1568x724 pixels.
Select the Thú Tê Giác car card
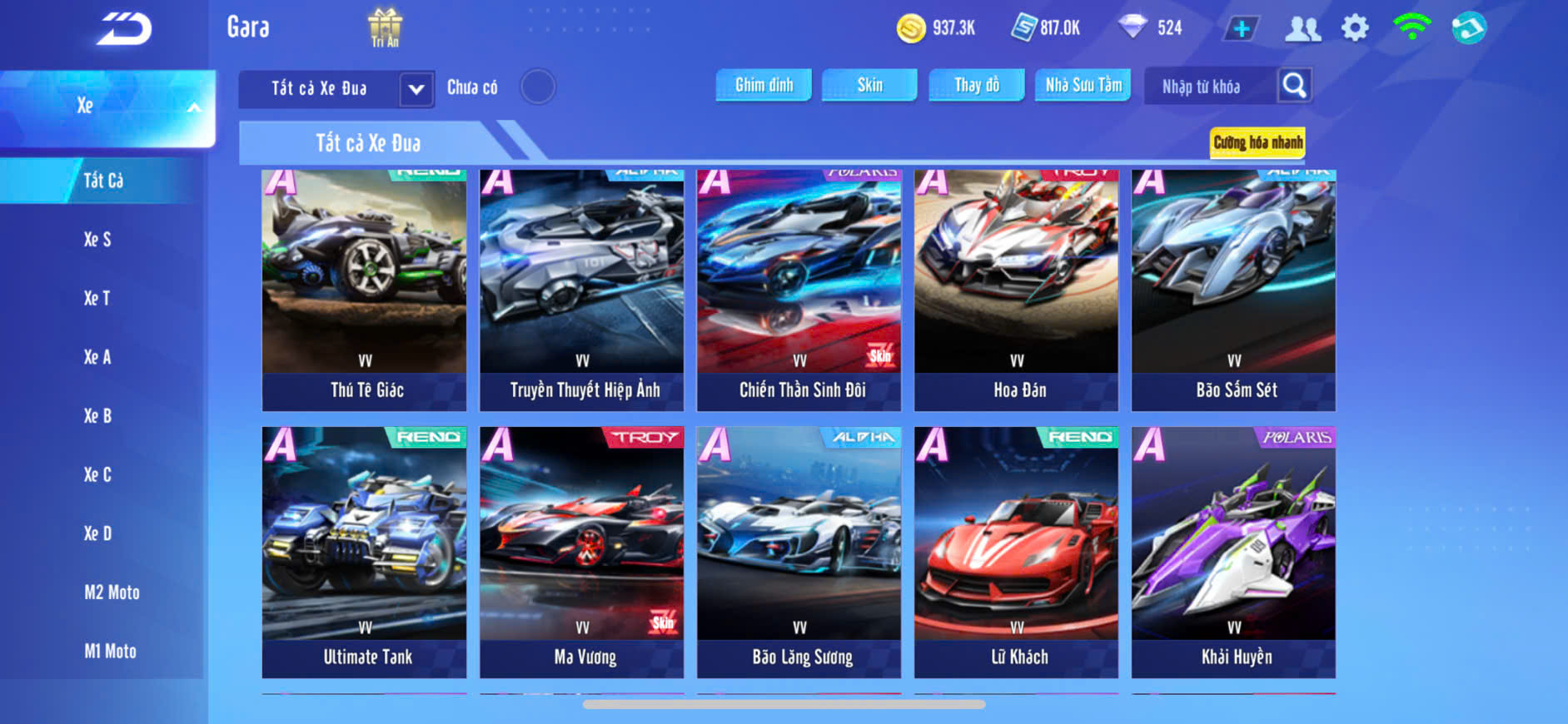[x=365, y=290]
